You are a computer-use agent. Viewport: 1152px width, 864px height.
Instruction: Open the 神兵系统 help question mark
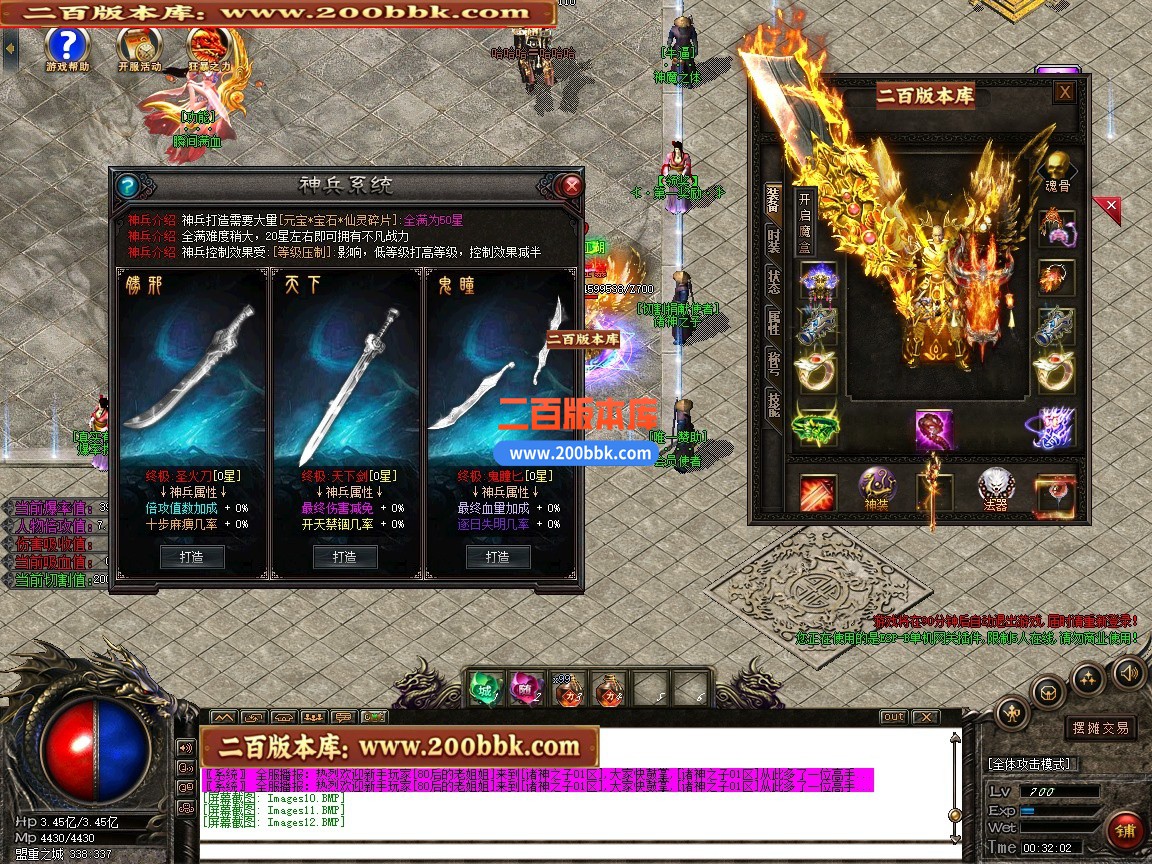click(127, 186)
